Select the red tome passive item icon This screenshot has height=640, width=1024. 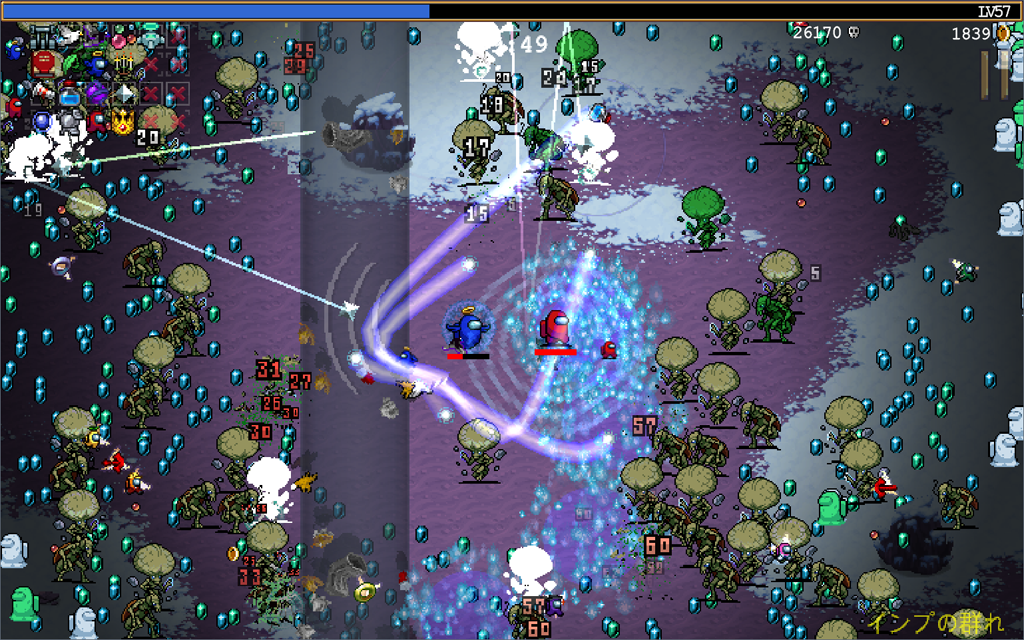click(x=43, y=64)
